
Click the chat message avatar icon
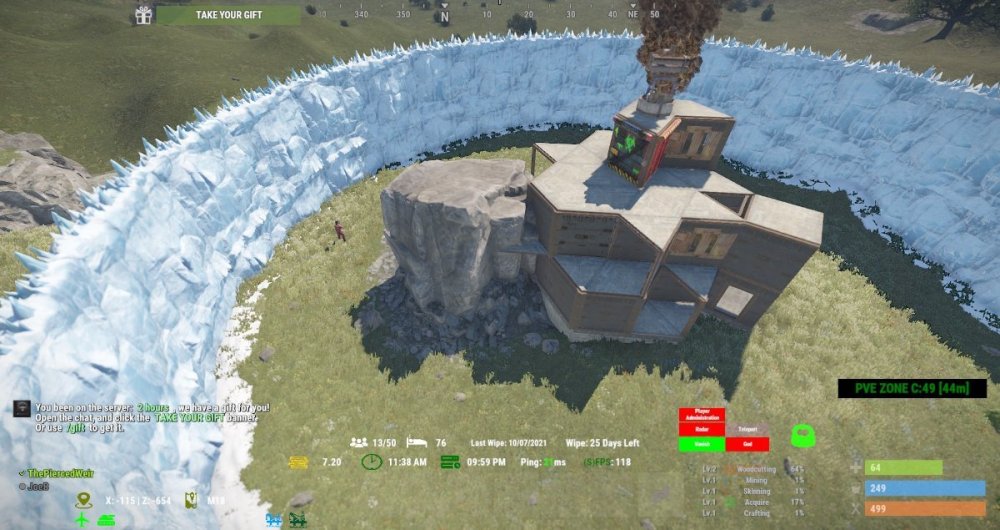coord(20,408)
